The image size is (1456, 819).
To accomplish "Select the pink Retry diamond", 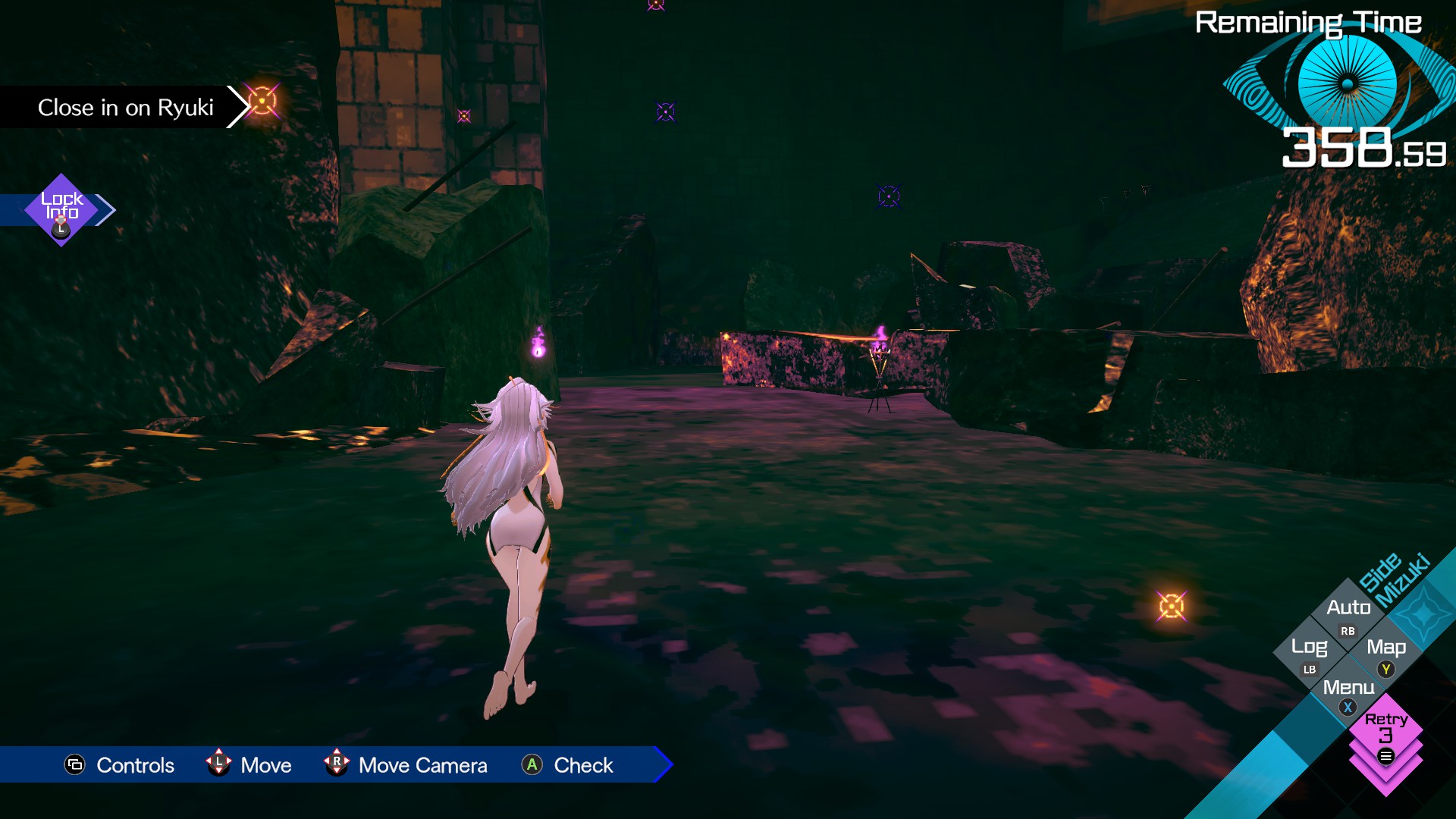I will click(1385, 733).
